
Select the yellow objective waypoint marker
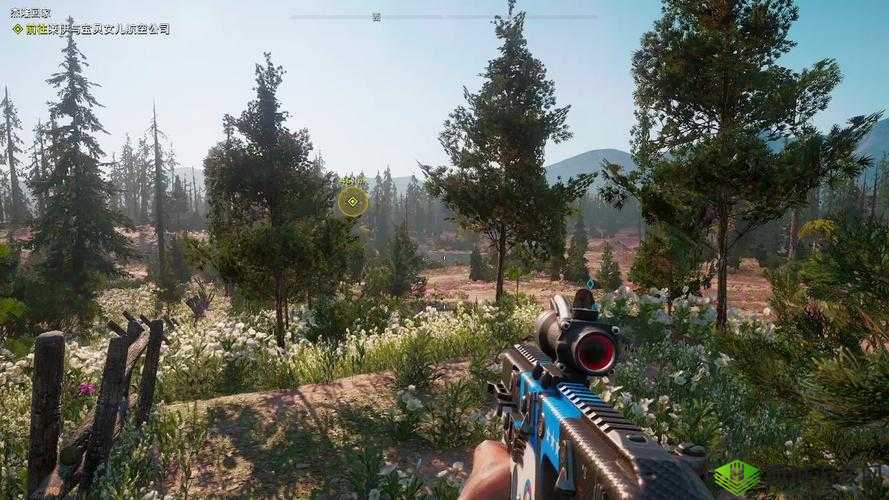[352, 201]
